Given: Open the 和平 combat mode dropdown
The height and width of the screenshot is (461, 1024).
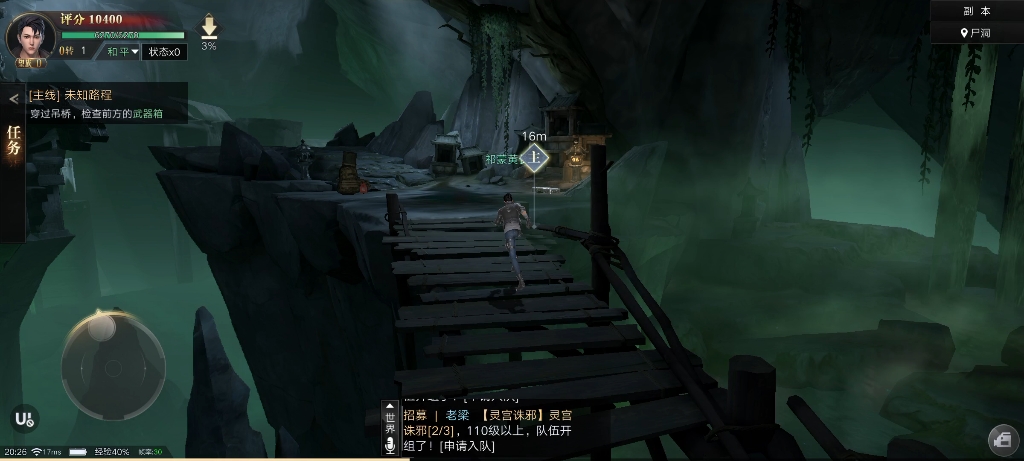Looking at the screenshot, I should tap(123, 52).
